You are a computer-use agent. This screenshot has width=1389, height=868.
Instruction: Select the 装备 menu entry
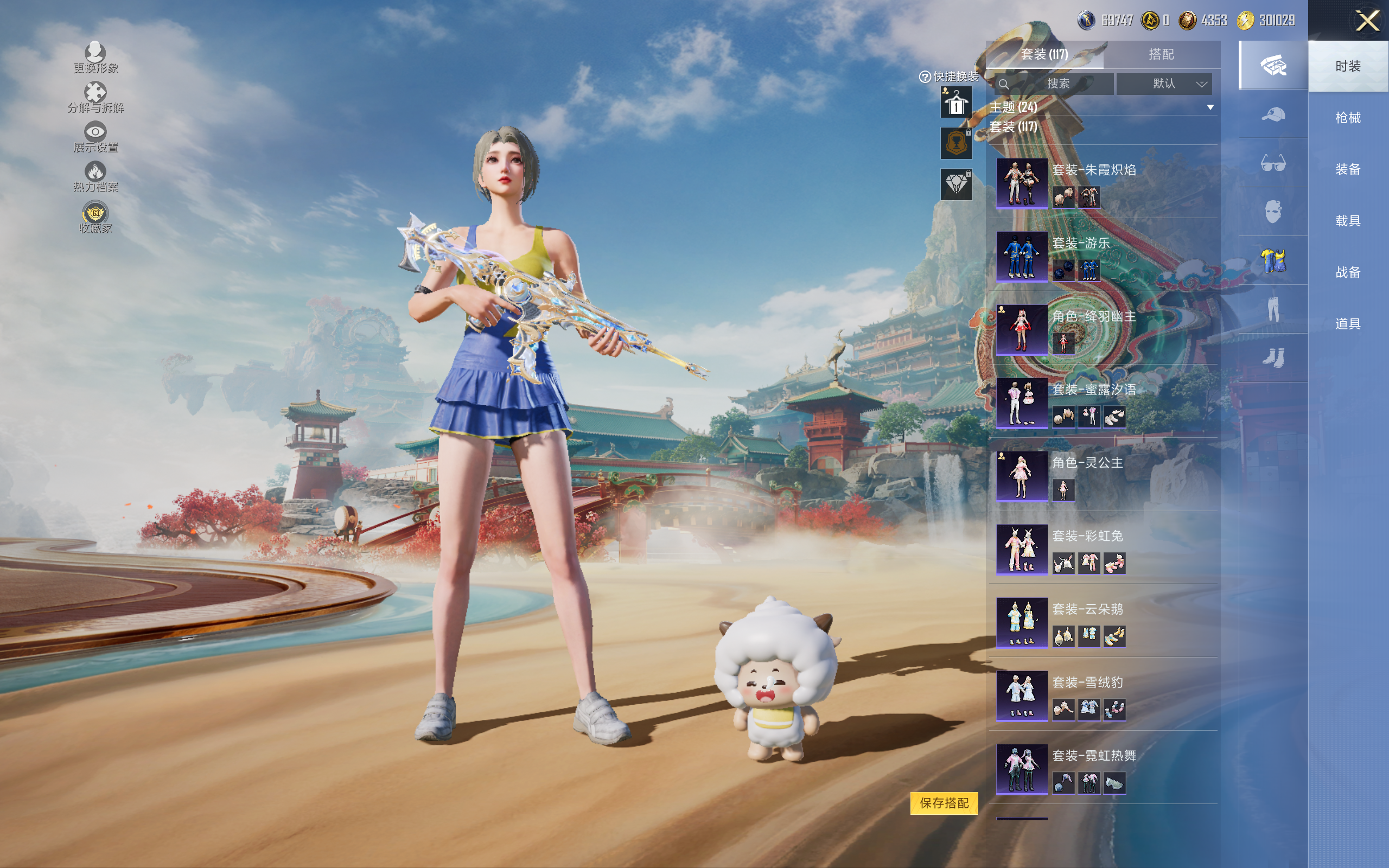point(1347,169)
